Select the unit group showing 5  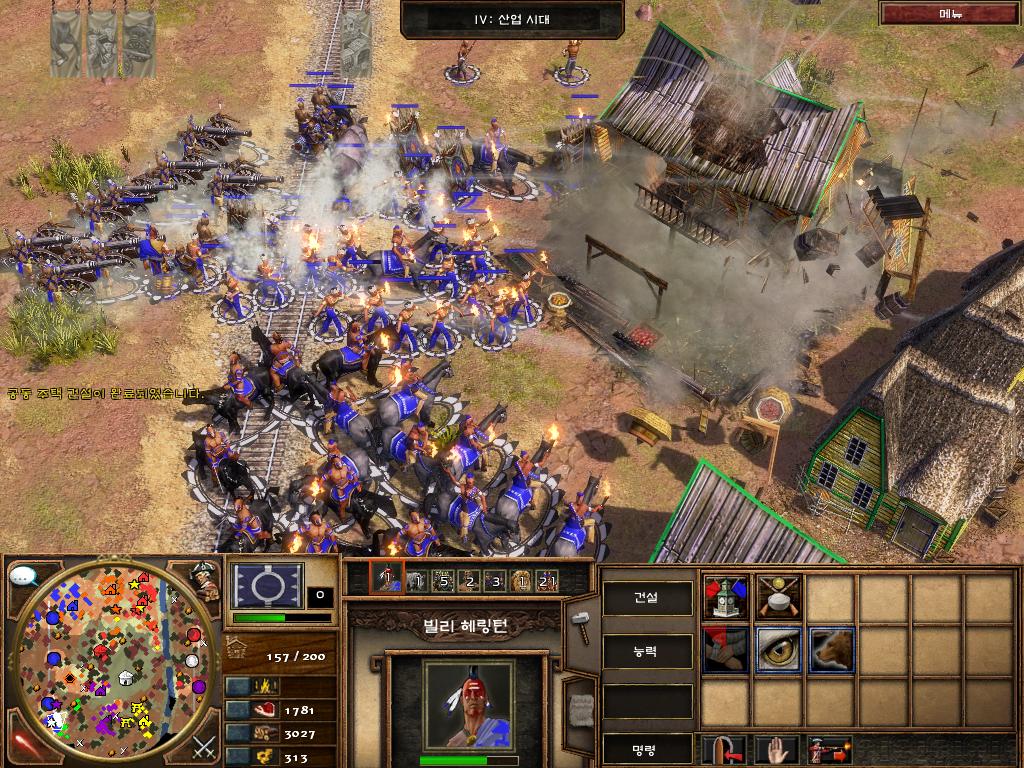[441, 580]
